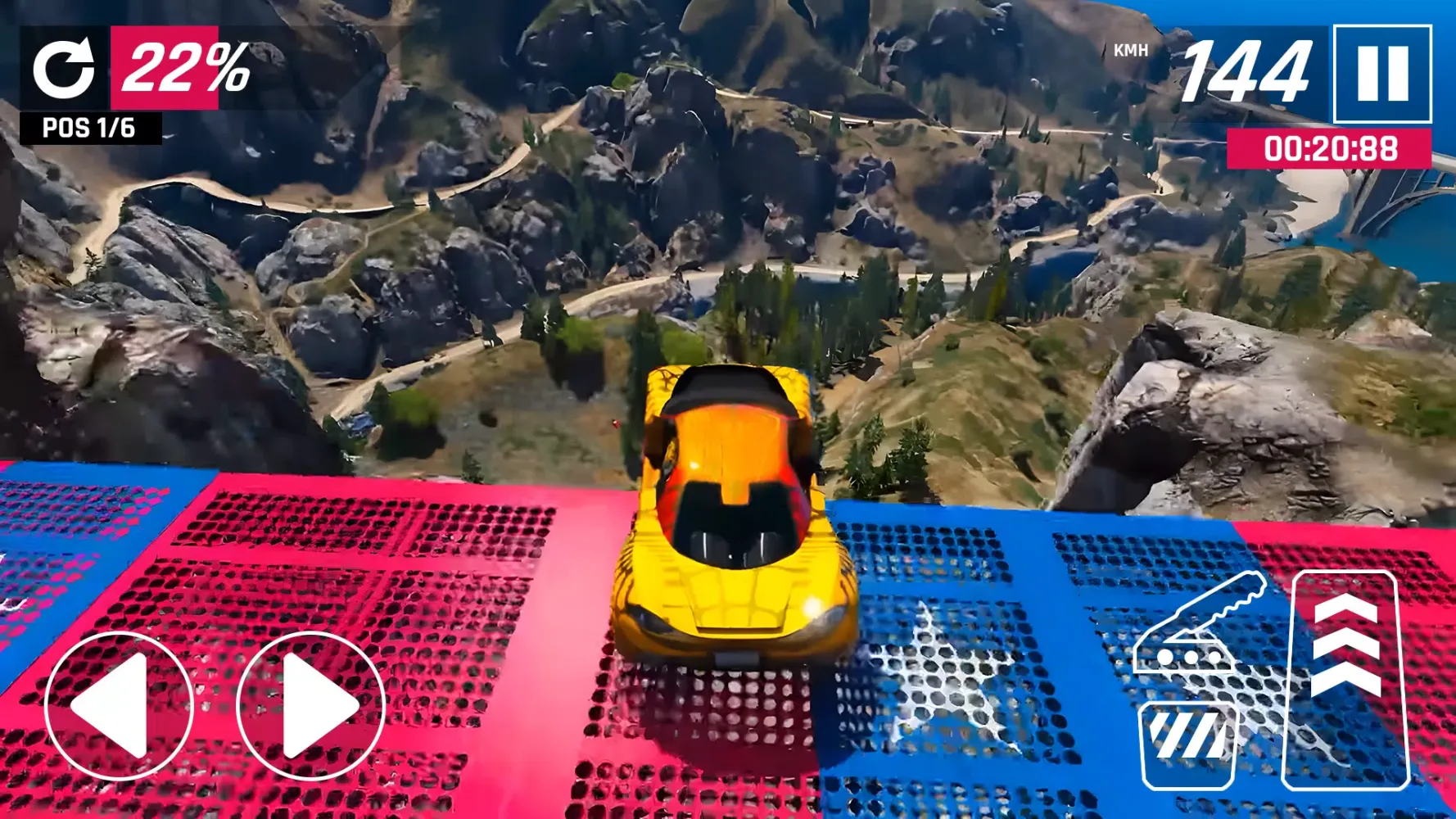This screenshot has height=819, width=1456.
Task: Tap the restart circular arrow icon
Action: pyautogui.click(x=63, y=69)
